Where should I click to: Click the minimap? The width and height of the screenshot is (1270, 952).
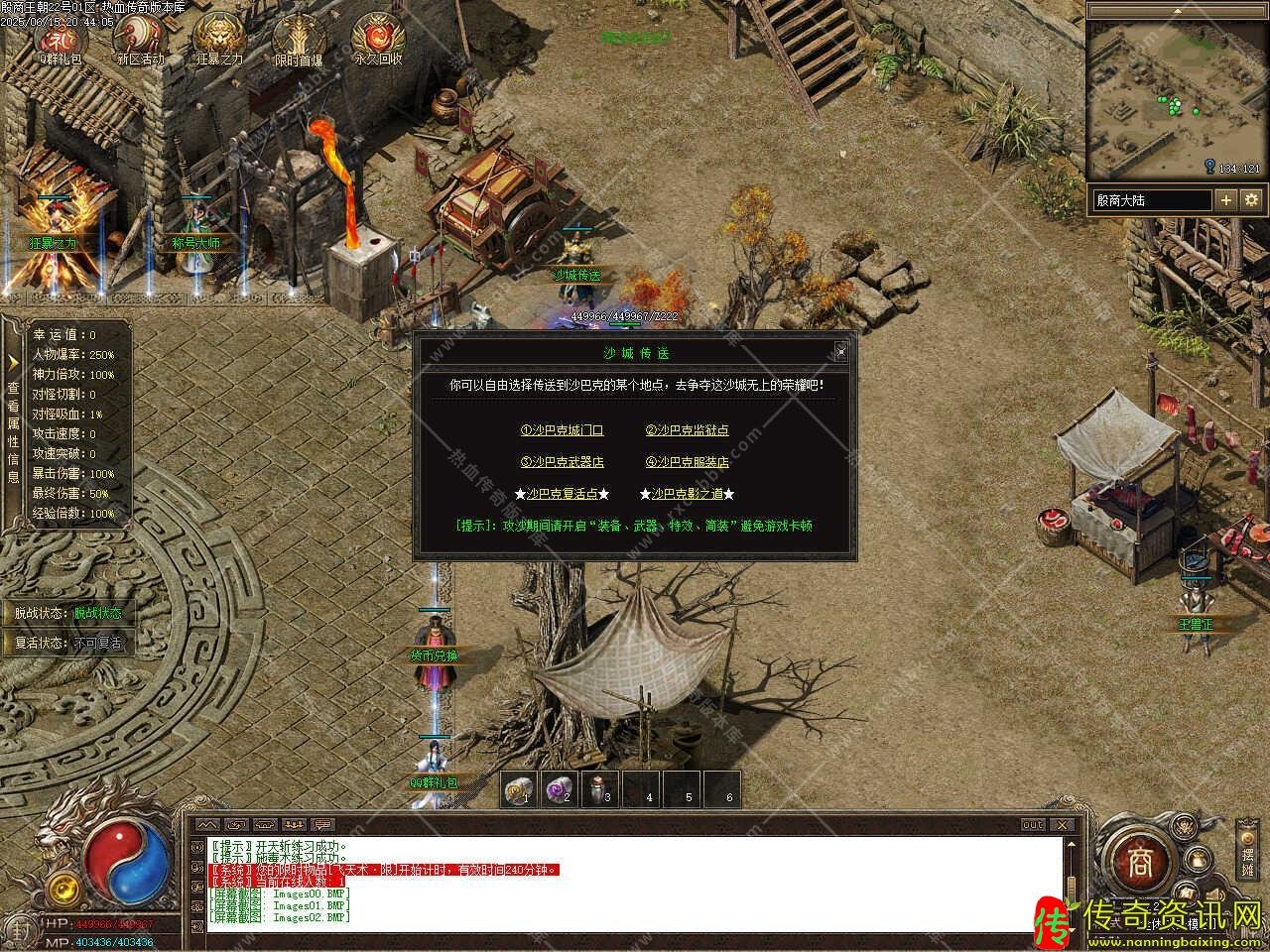click(x=1176, y=99)
